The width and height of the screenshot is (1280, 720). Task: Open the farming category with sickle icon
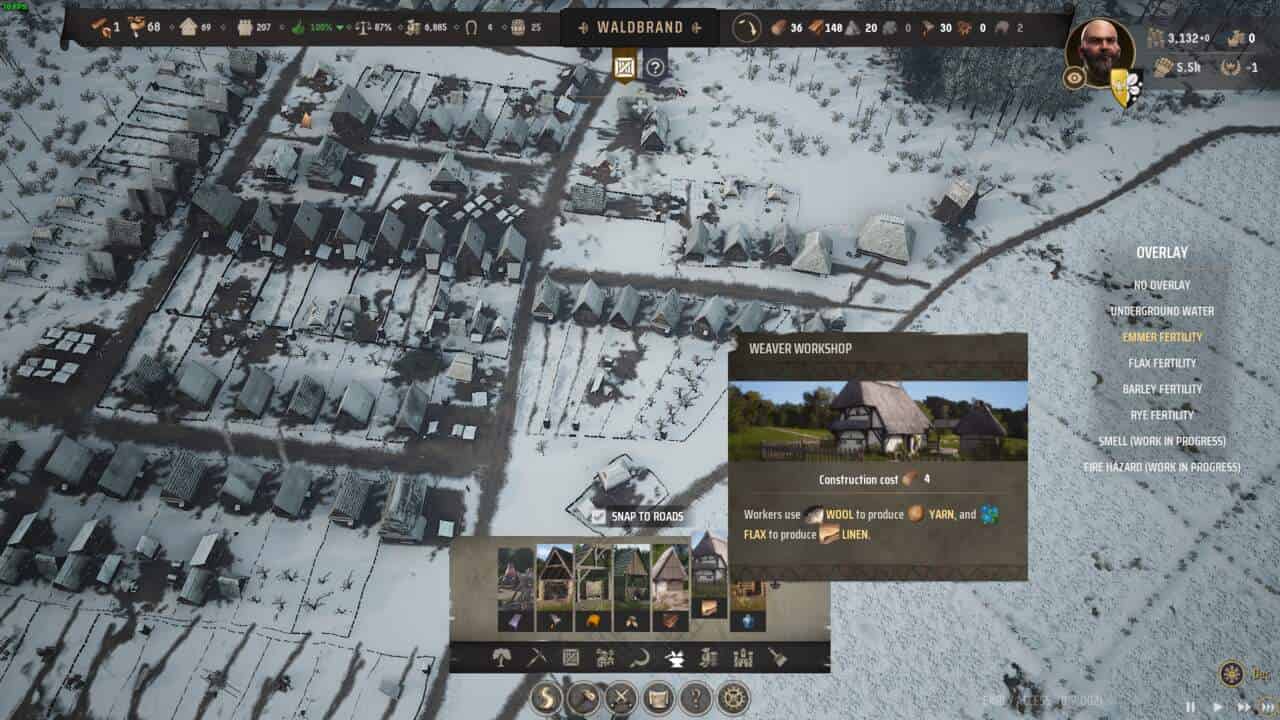(639, 657)
